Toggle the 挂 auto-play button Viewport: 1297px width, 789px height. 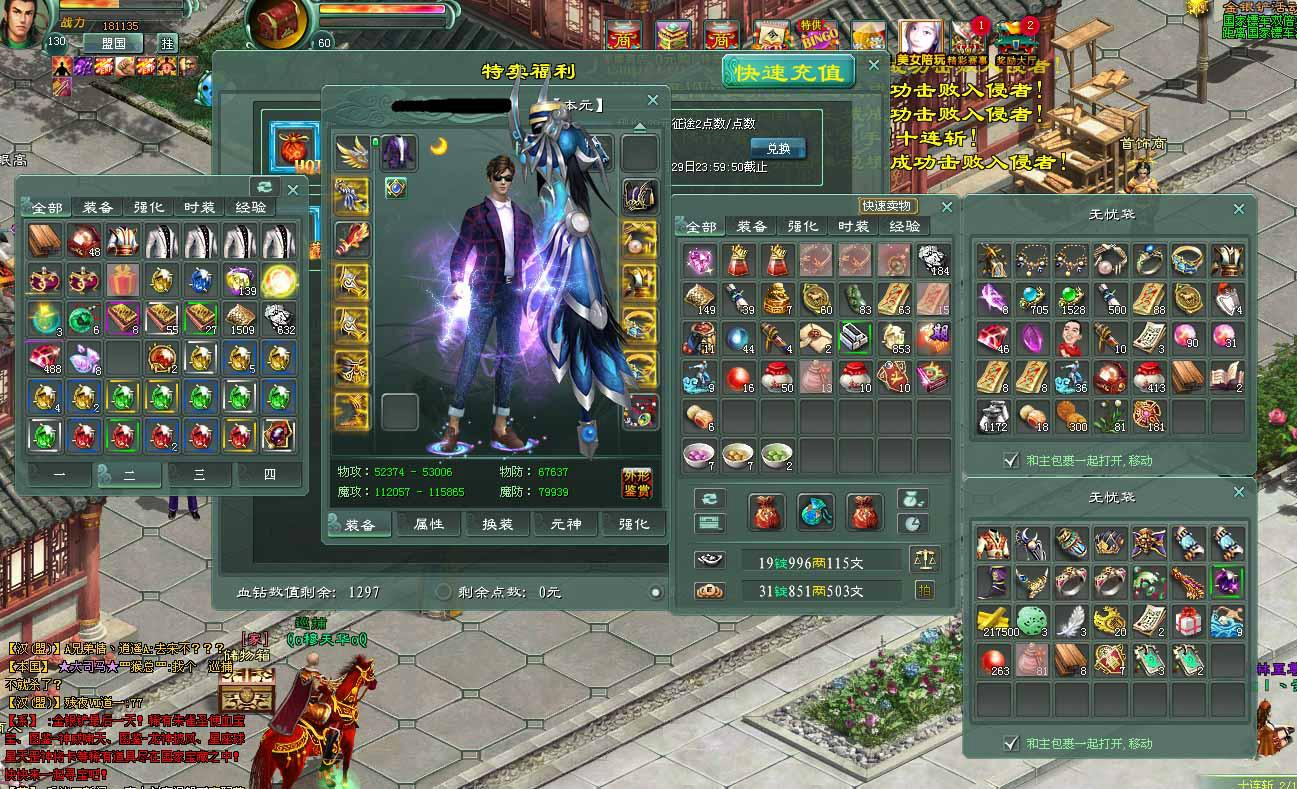(167, 43)
